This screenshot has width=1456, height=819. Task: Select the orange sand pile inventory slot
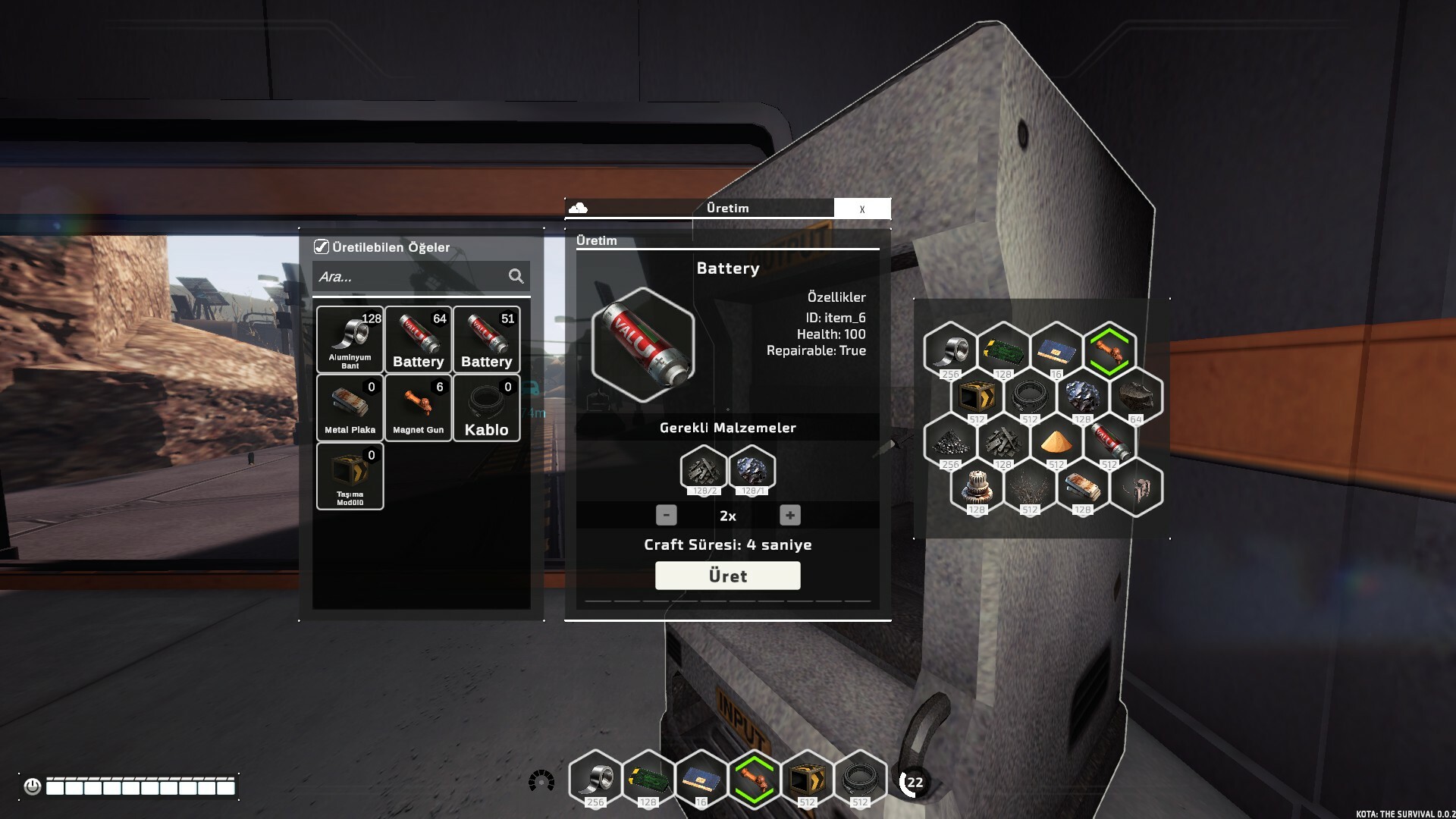pos(1056,441)
